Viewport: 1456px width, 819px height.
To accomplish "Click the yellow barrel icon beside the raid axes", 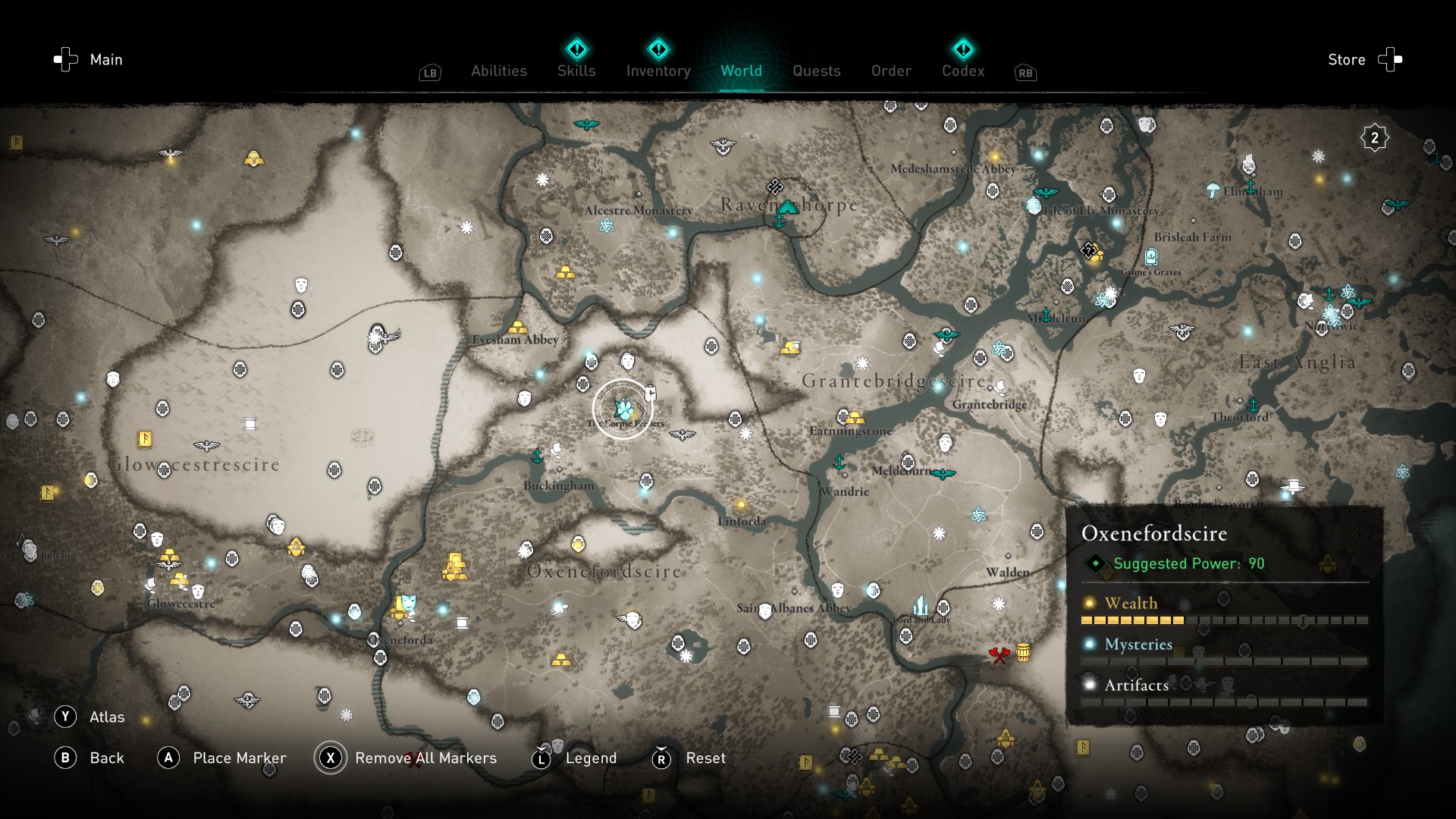I will [1023, 653].
